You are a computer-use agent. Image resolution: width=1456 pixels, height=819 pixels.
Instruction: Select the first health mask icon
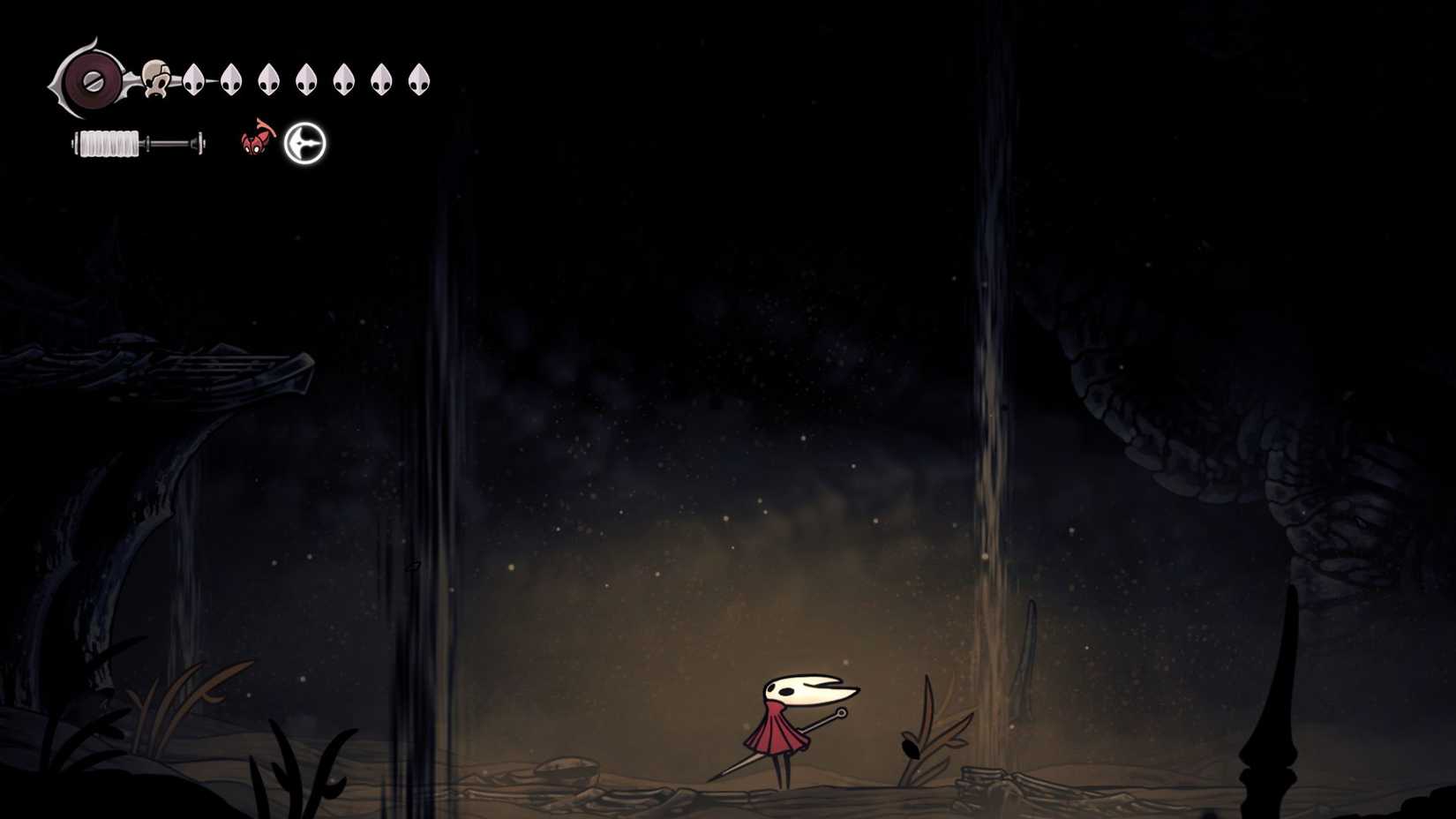[x=194, y=78]
